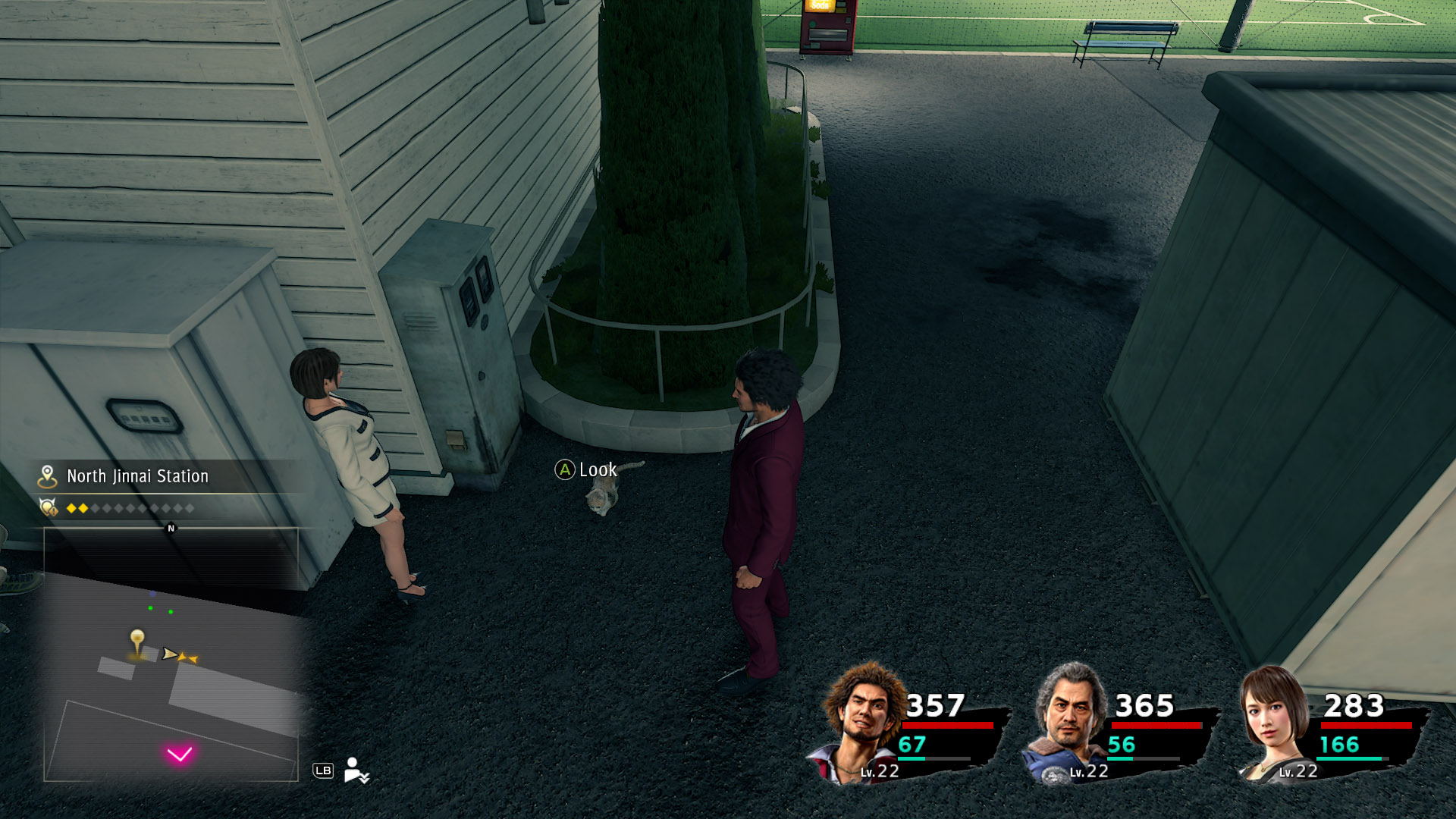1456x819 pixels.
Task: Click the pink chevron arrow on the minimap
Action: 180,753
